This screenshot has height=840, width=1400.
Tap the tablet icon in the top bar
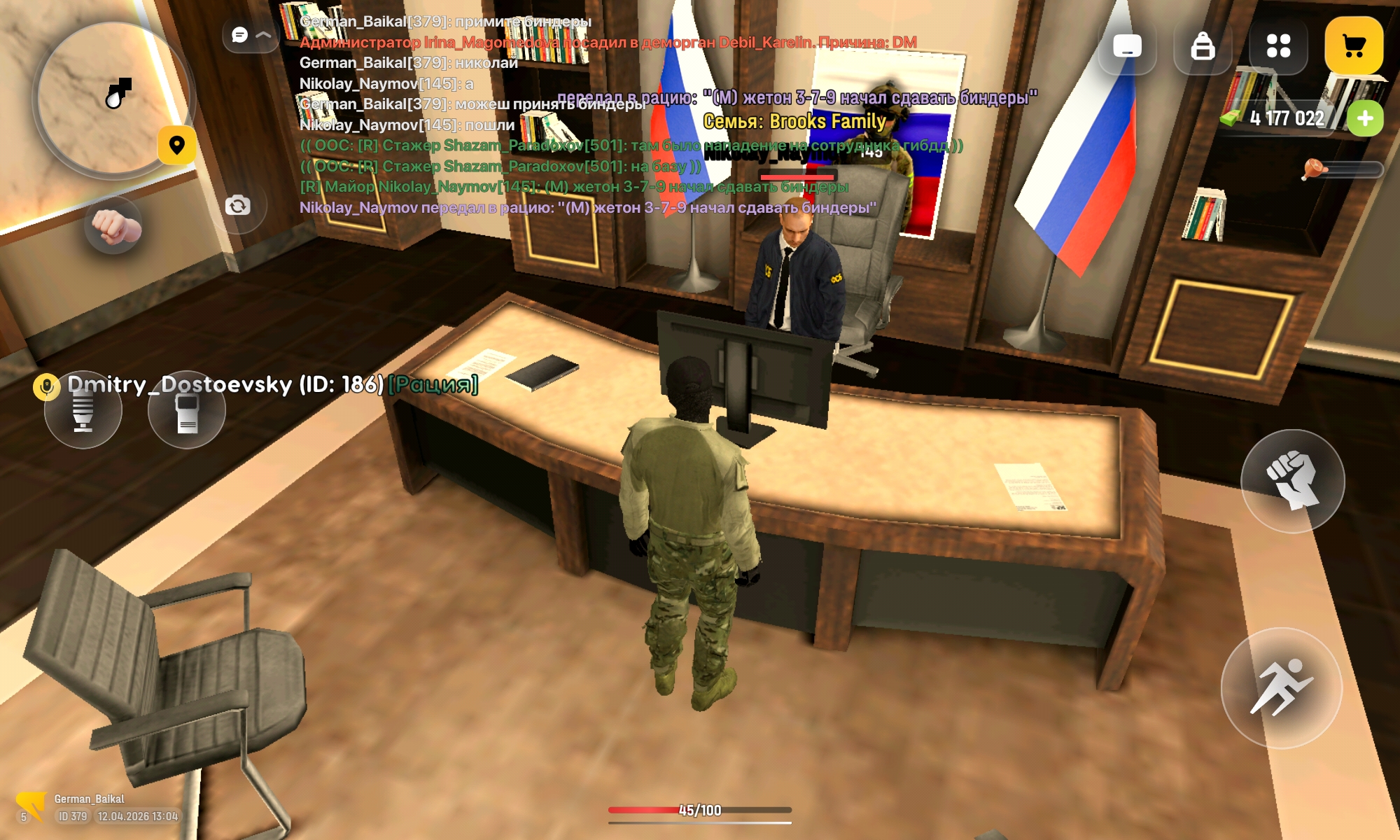(1128, 46)
